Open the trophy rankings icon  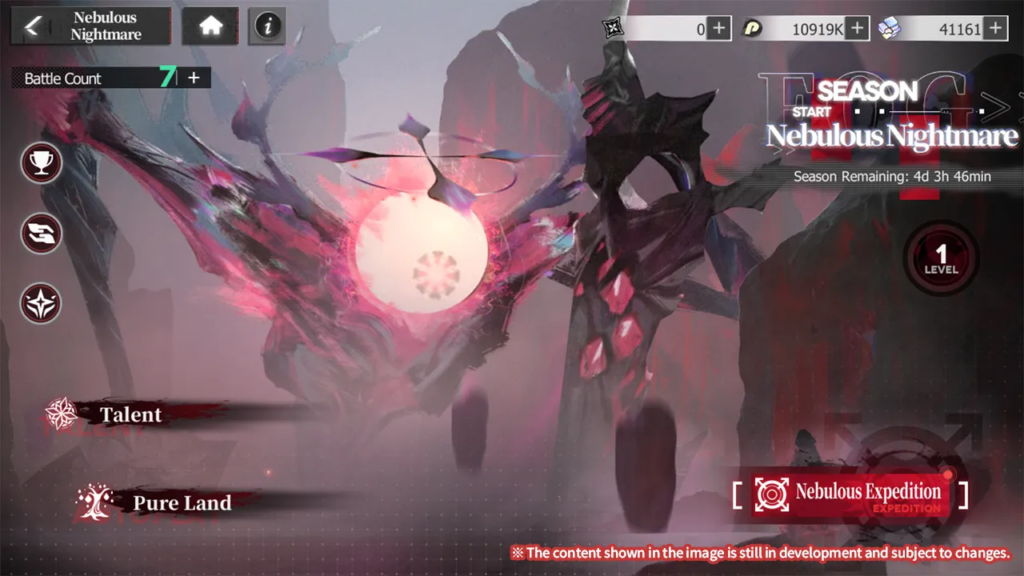(x=42, y=162)
